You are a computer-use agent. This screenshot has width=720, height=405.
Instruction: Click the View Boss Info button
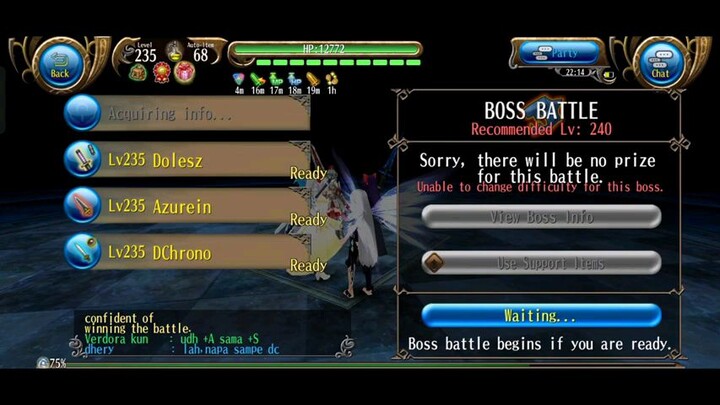pyautogui.click(x=541, y=216)
